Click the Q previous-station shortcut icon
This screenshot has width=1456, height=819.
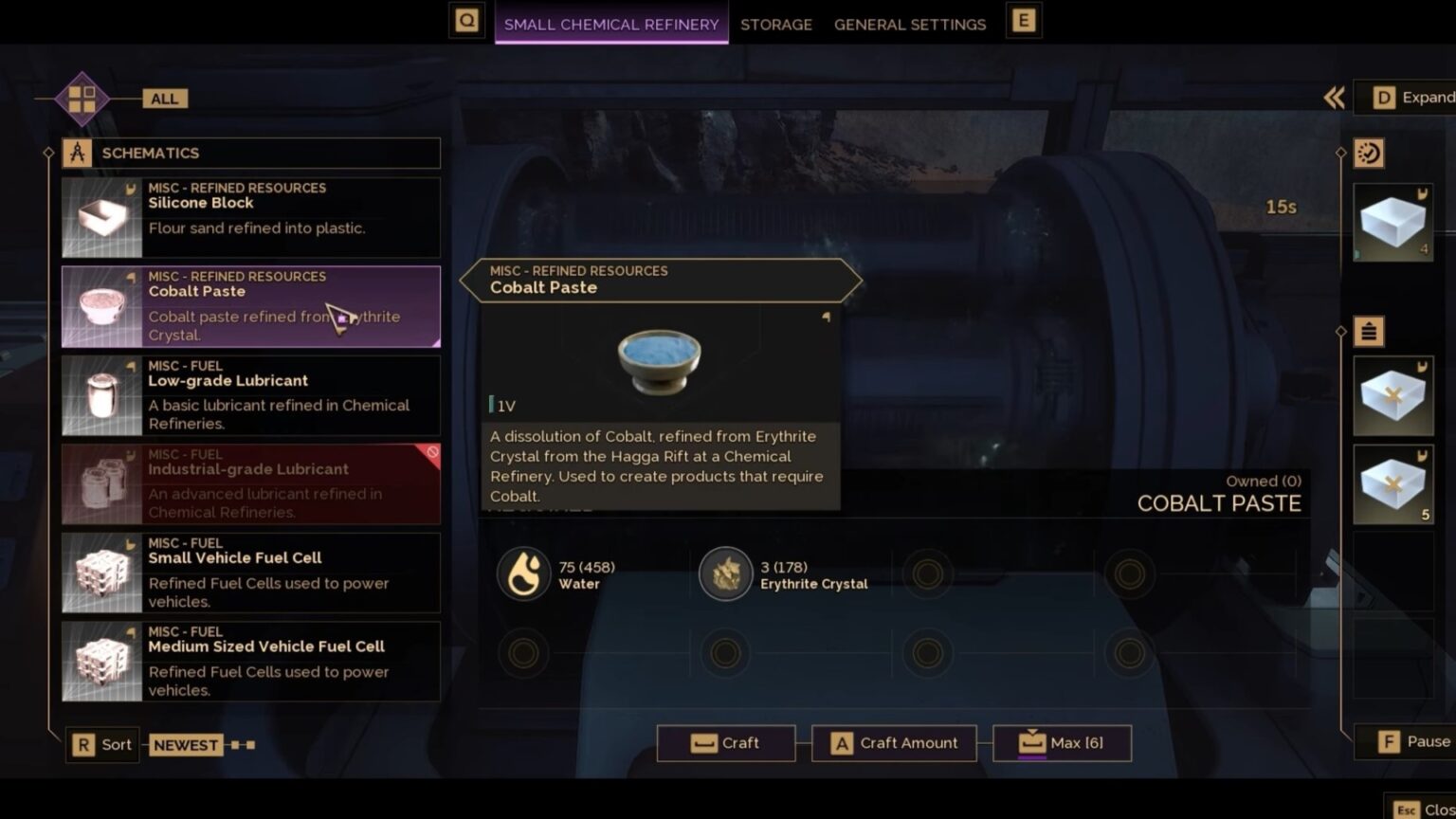tap(466, 18)
